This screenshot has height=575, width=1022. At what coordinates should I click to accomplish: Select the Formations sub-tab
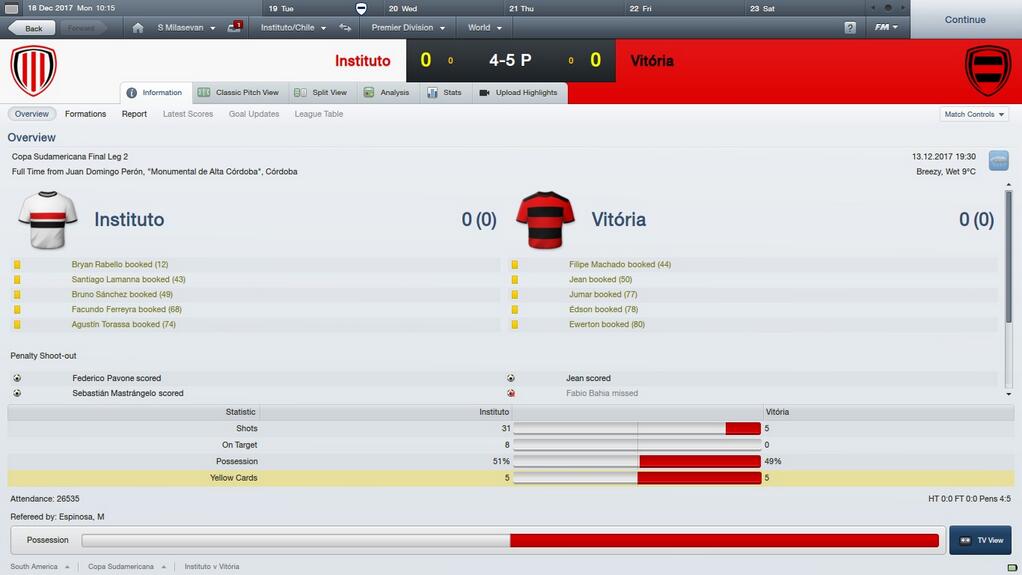pyautogui.click(x=85, y=114)
